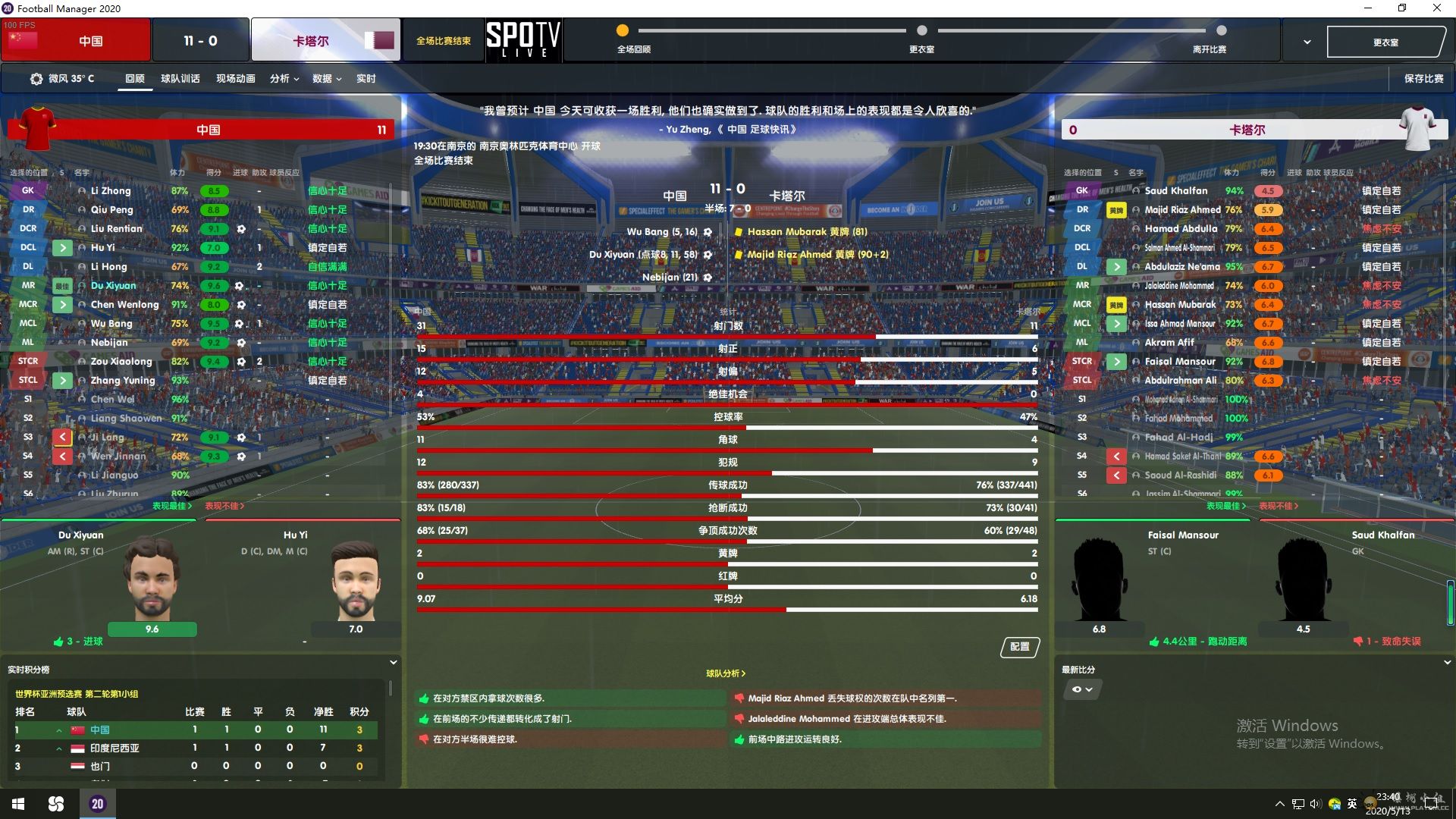This screenshot has height=819, width=1456.
Task: Close the Football Manager 2020 window
Action: coord(1436,8)
